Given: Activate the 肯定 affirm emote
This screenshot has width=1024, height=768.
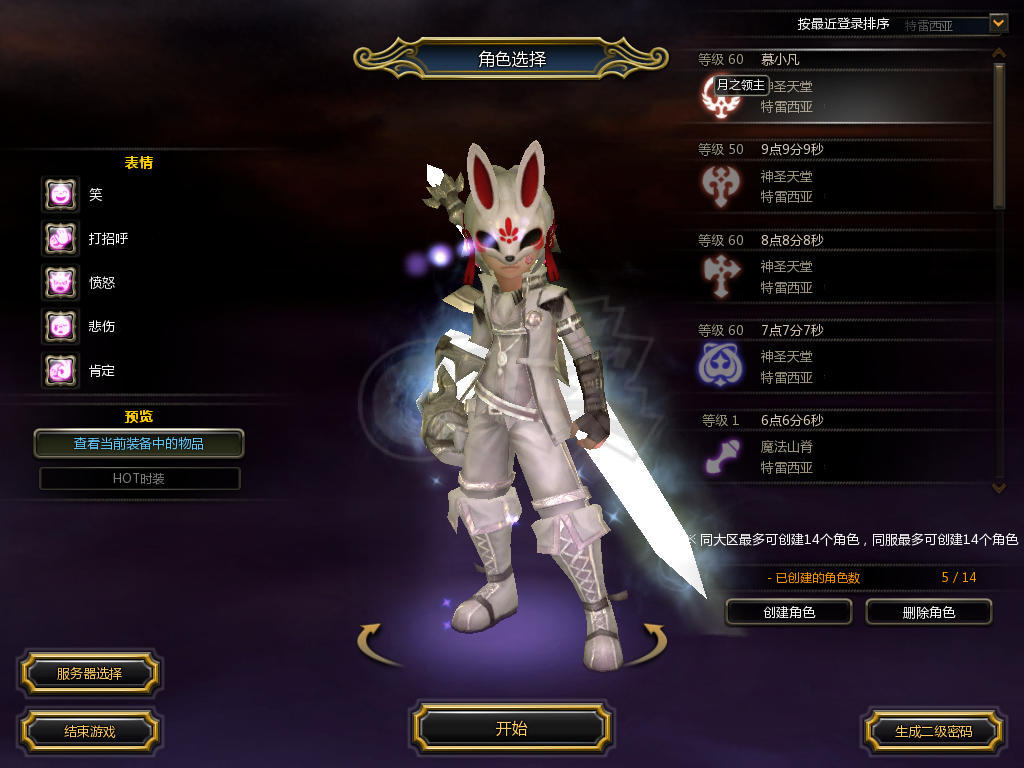Looking at the screenshot, I should 60,370.
